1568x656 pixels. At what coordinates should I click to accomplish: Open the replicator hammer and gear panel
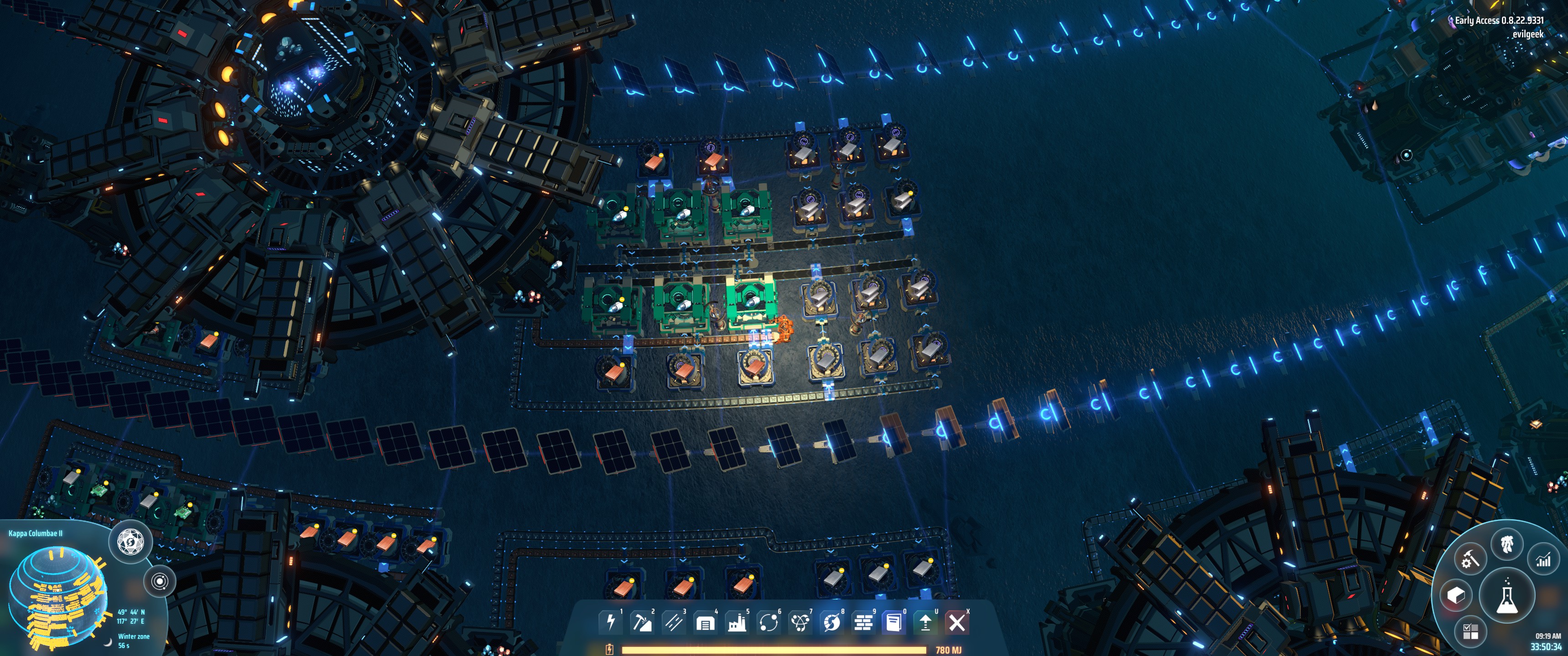click(1470, 559)
